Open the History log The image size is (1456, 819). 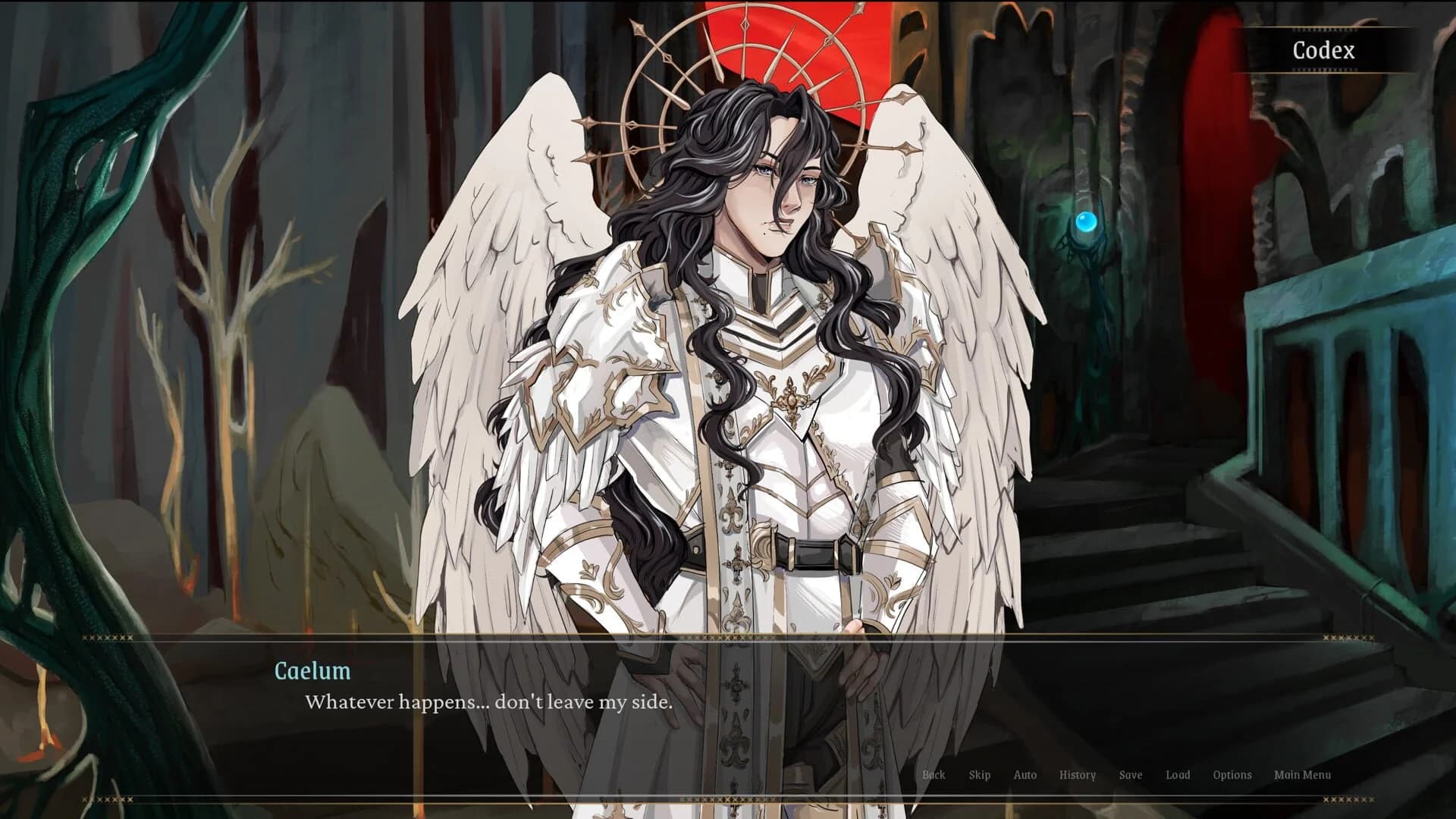click(x=1078, y=775)
